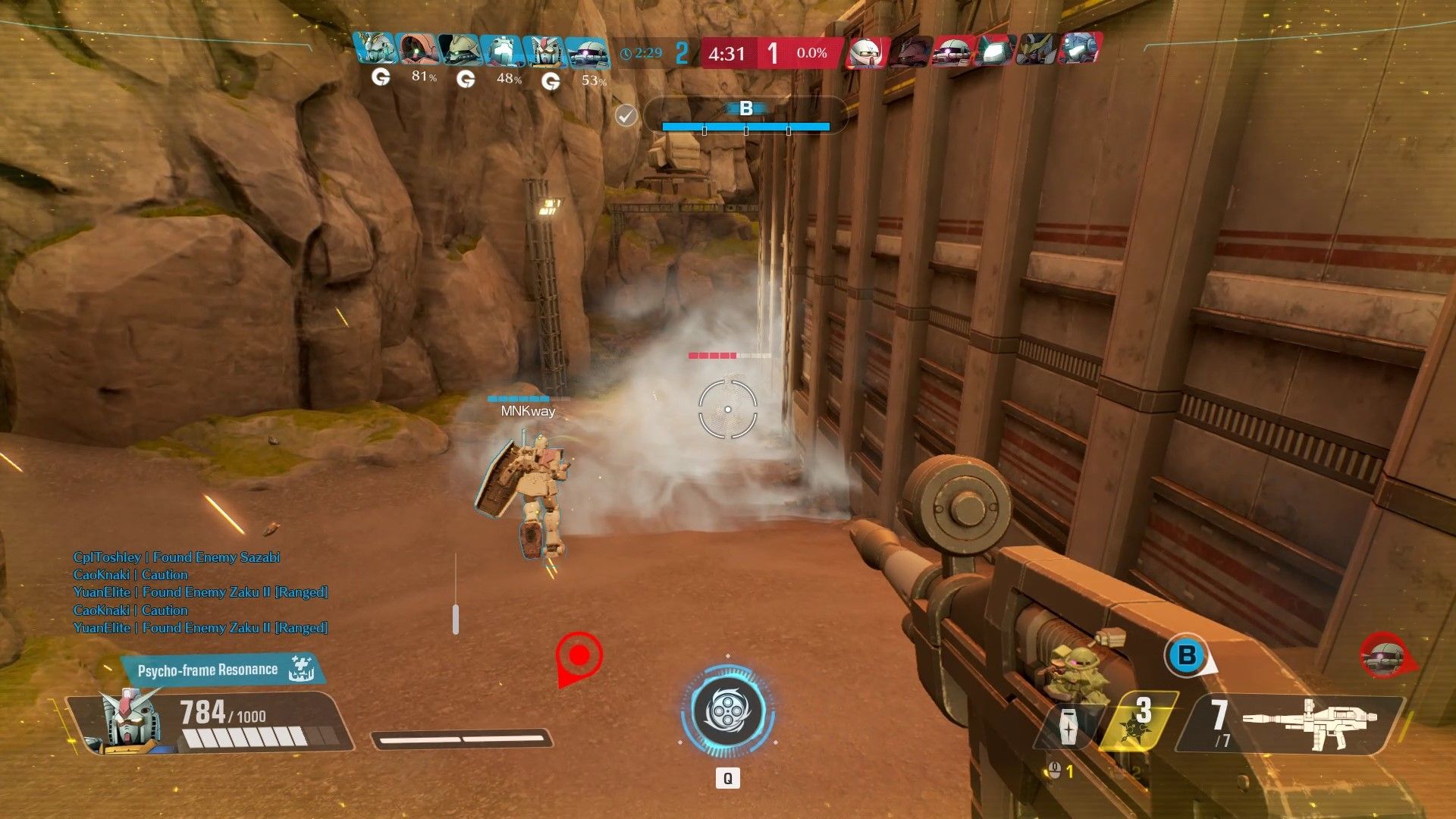Click CplToshley's Found Enemy Sazabi message
Screen dimensions: 1456x819
click(x=177, y=557)
